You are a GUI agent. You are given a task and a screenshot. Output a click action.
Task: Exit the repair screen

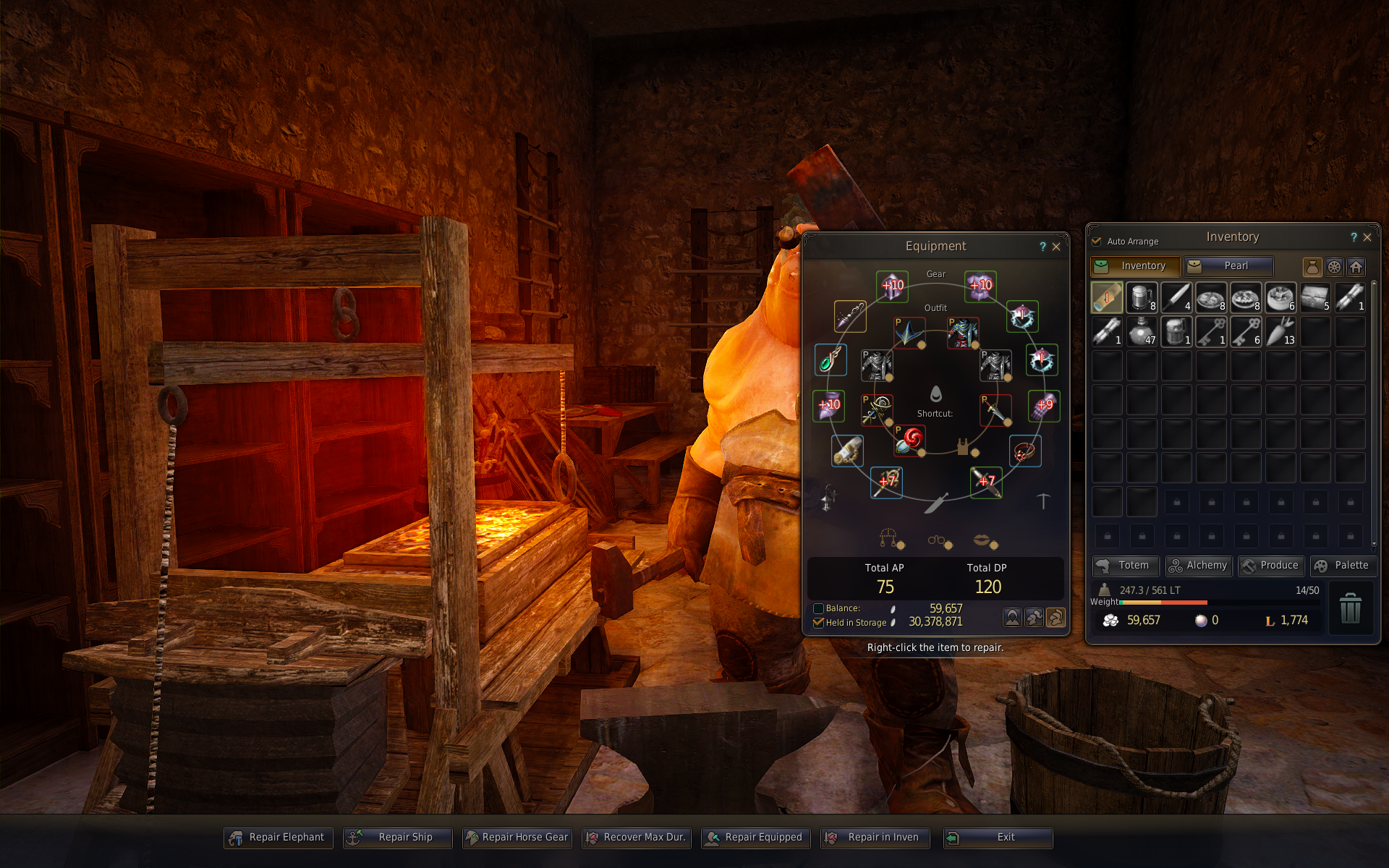pyautogui.click(x=998, y=838)
